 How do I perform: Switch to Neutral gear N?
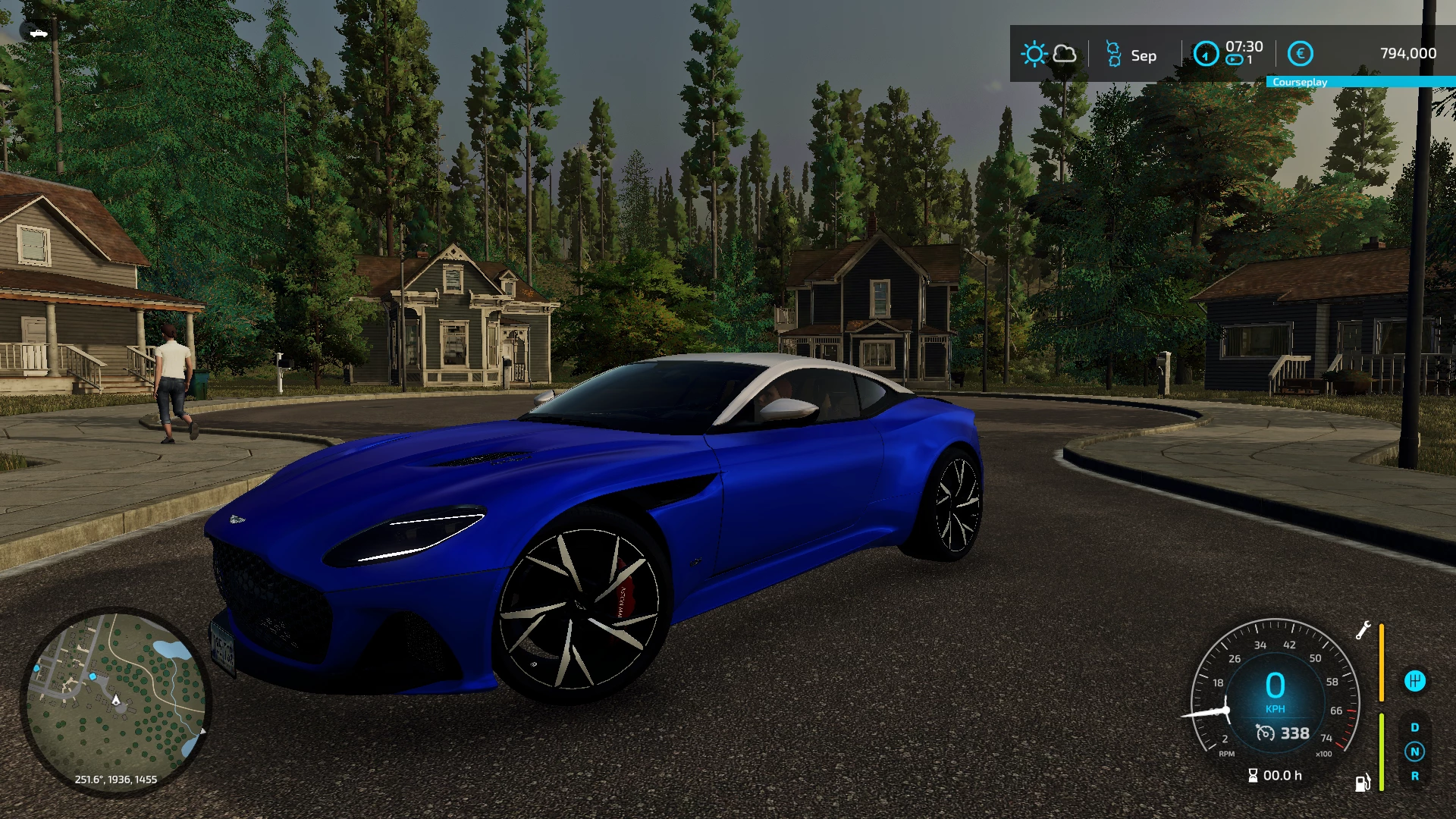(1416, 752)
